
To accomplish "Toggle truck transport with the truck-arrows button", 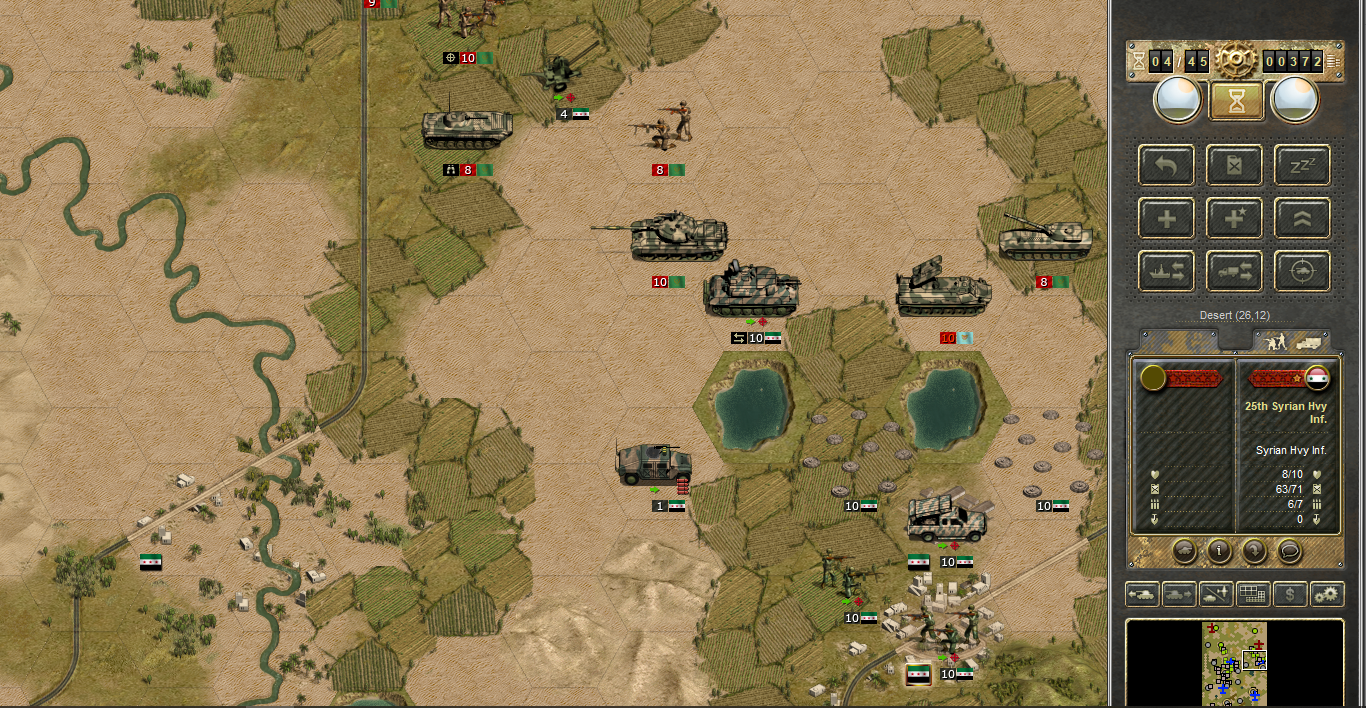I will click(1234, 271).
